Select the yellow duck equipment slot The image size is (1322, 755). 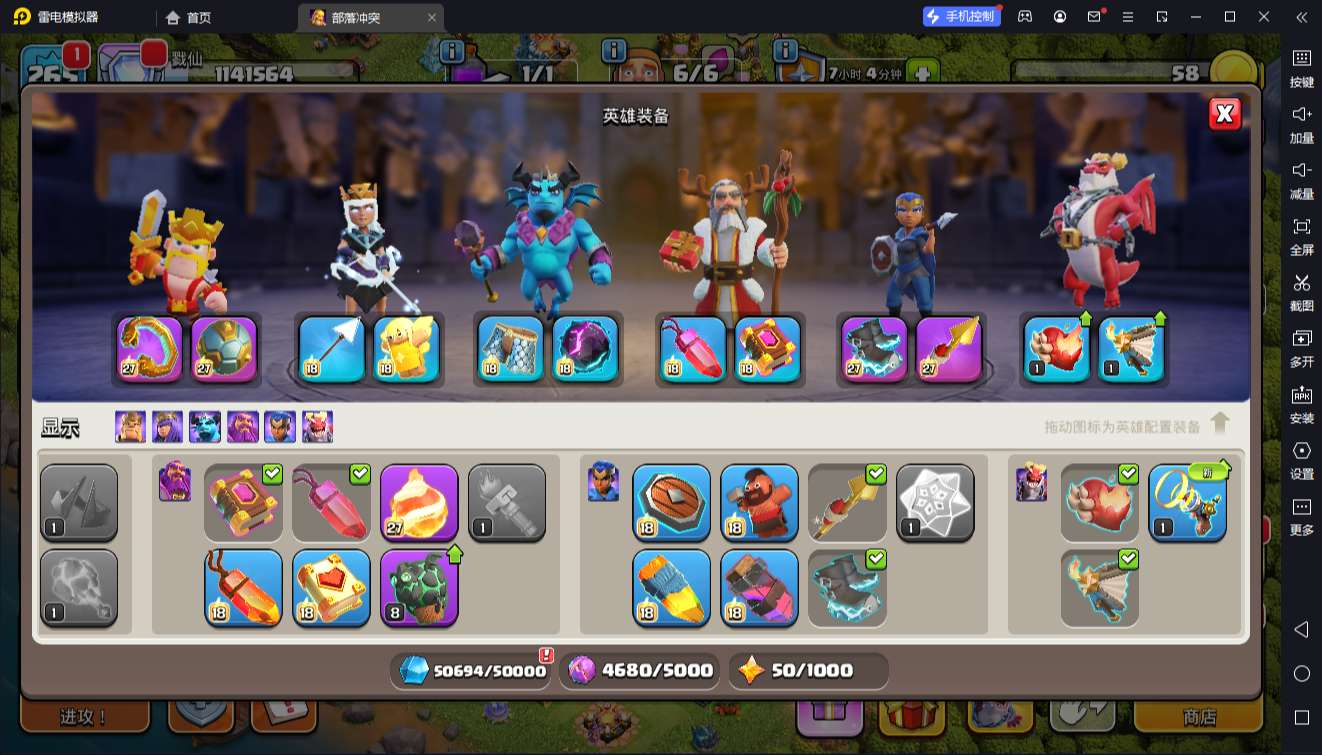tap(407, 349)
